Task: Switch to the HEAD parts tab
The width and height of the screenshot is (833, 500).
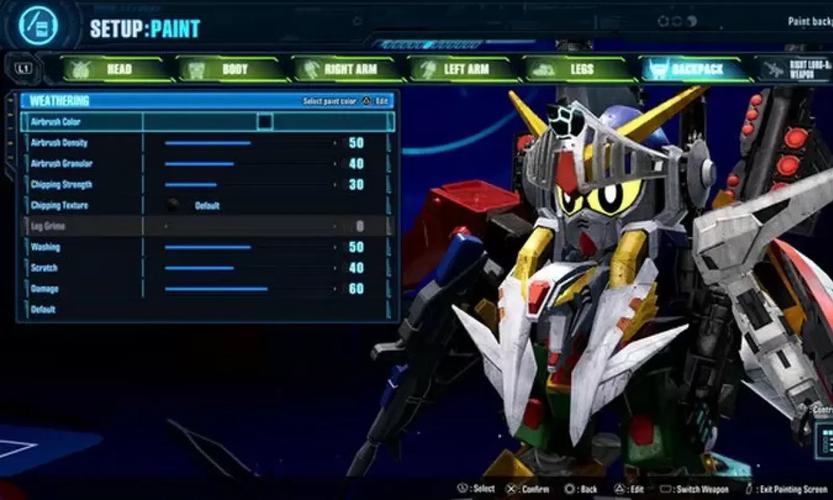Action: click(x=112, y=69)
